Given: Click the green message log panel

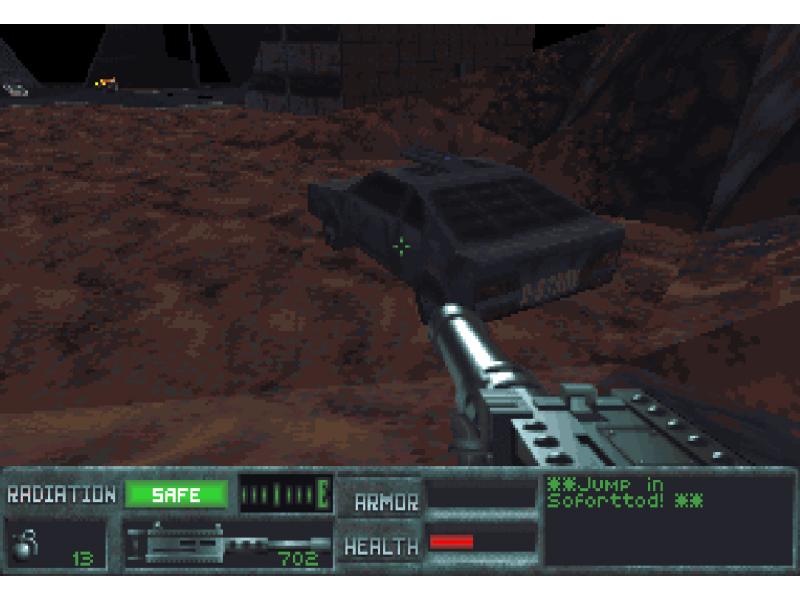Looking at the screenshot, I should click(x=667, y=519).
